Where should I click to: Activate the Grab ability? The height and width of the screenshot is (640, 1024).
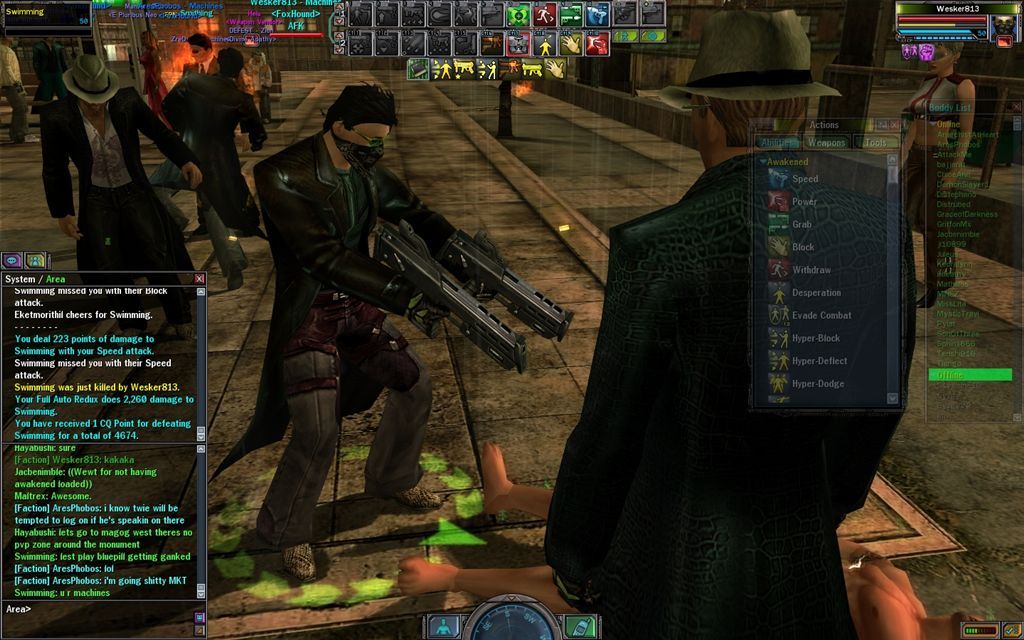[x=802, y=225]
